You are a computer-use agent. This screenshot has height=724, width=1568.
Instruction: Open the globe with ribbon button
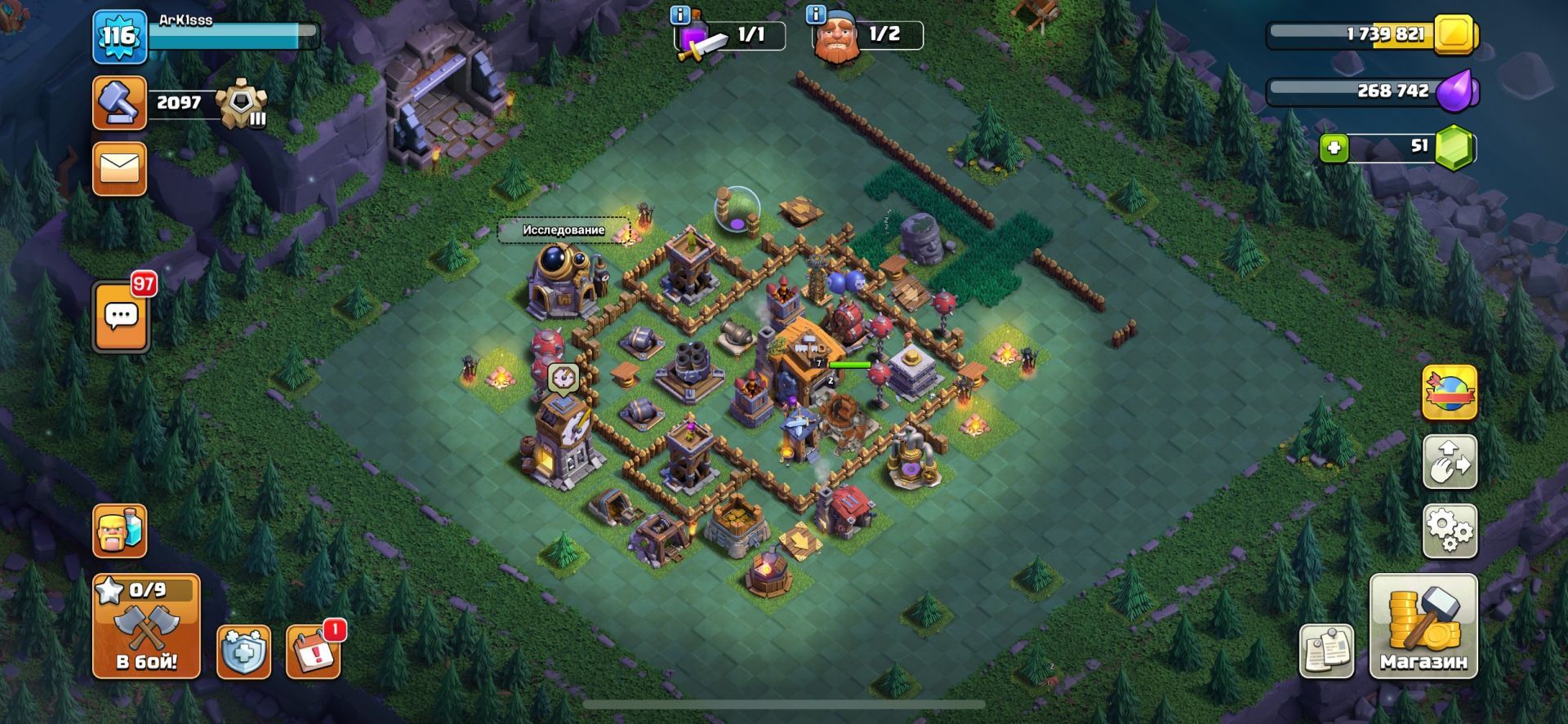(1450, 393)
